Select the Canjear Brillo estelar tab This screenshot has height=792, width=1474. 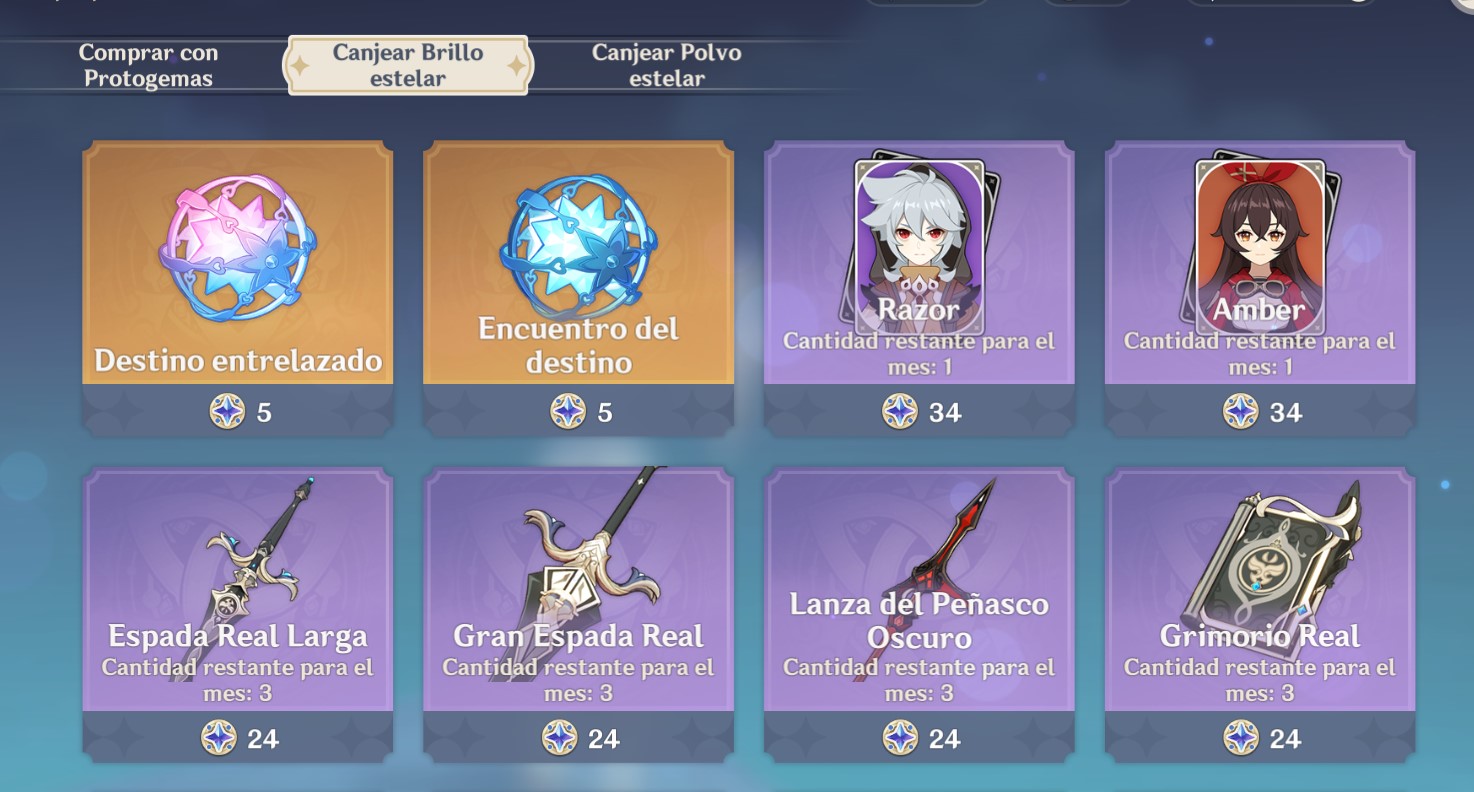(x=408, y=66)
